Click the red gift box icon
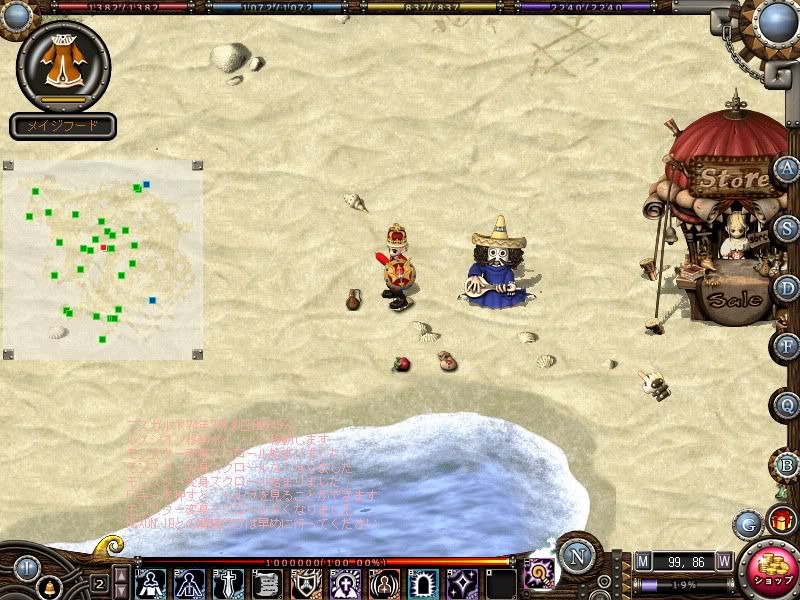Viewport: 800px width, 600px height. pos(780,519)
